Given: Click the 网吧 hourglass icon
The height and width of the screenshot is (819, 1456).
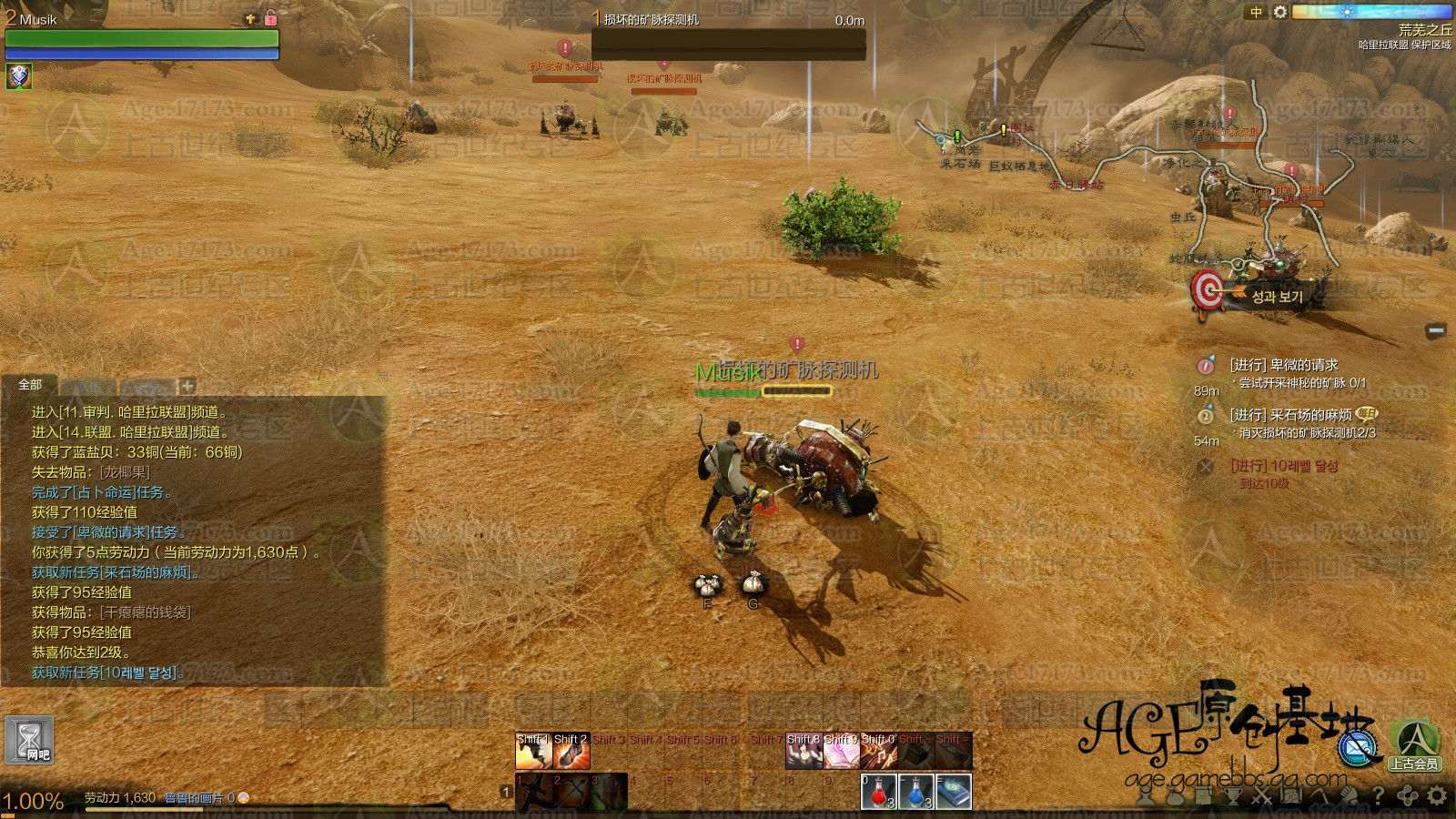Looking at the screenshot, I should pos(29,739).
